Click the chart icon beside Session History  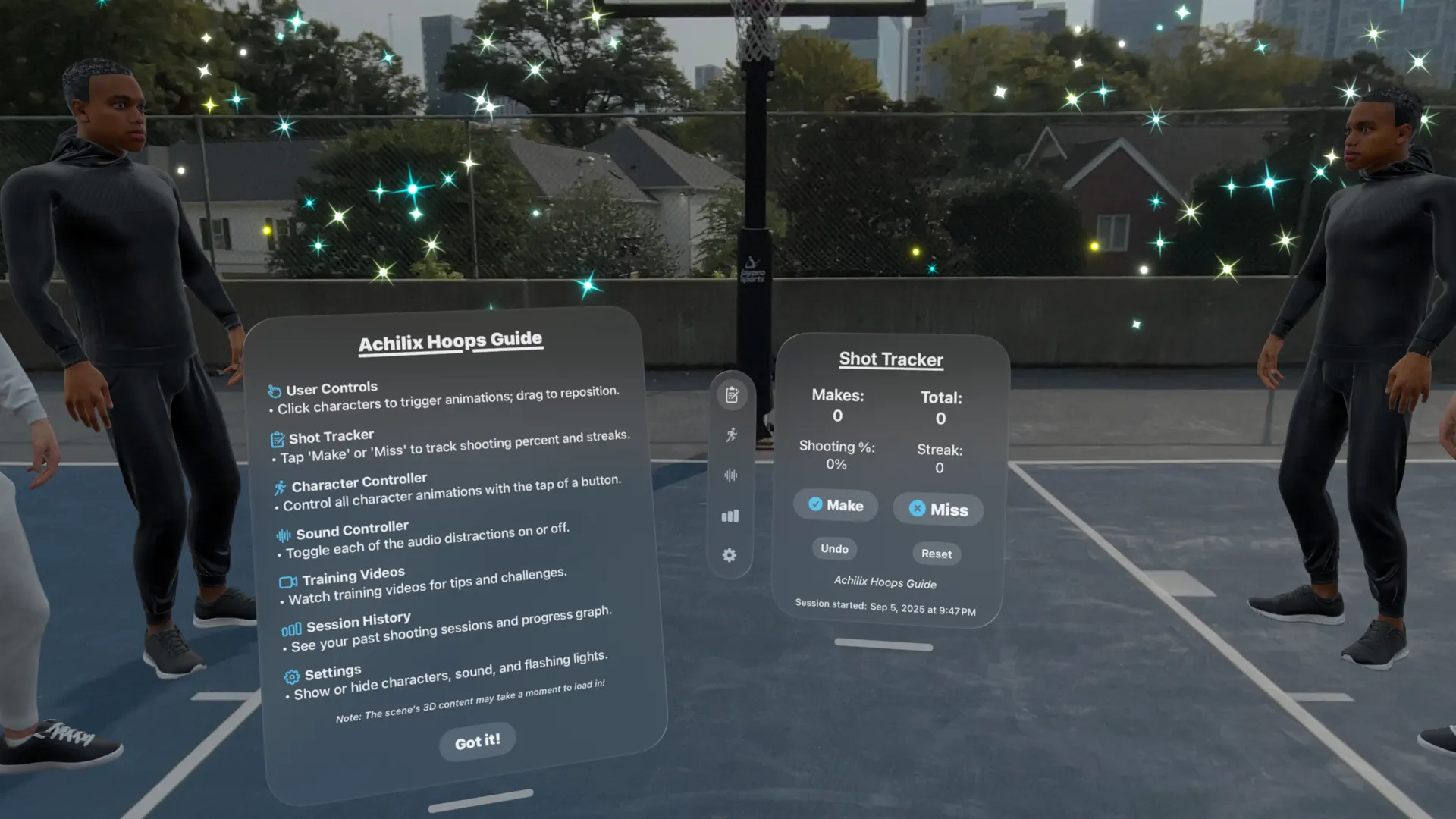click(293, 628)
